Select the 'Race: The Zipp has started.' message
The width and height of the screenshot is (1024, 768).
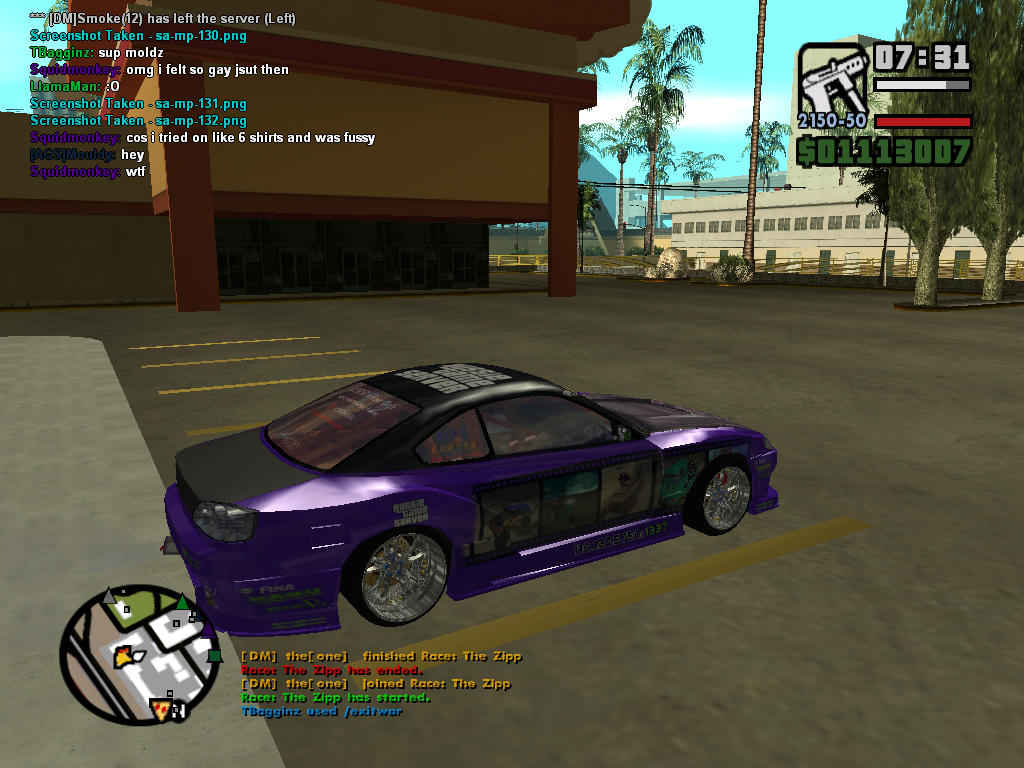pyautogui.click(x=335, y=697)
